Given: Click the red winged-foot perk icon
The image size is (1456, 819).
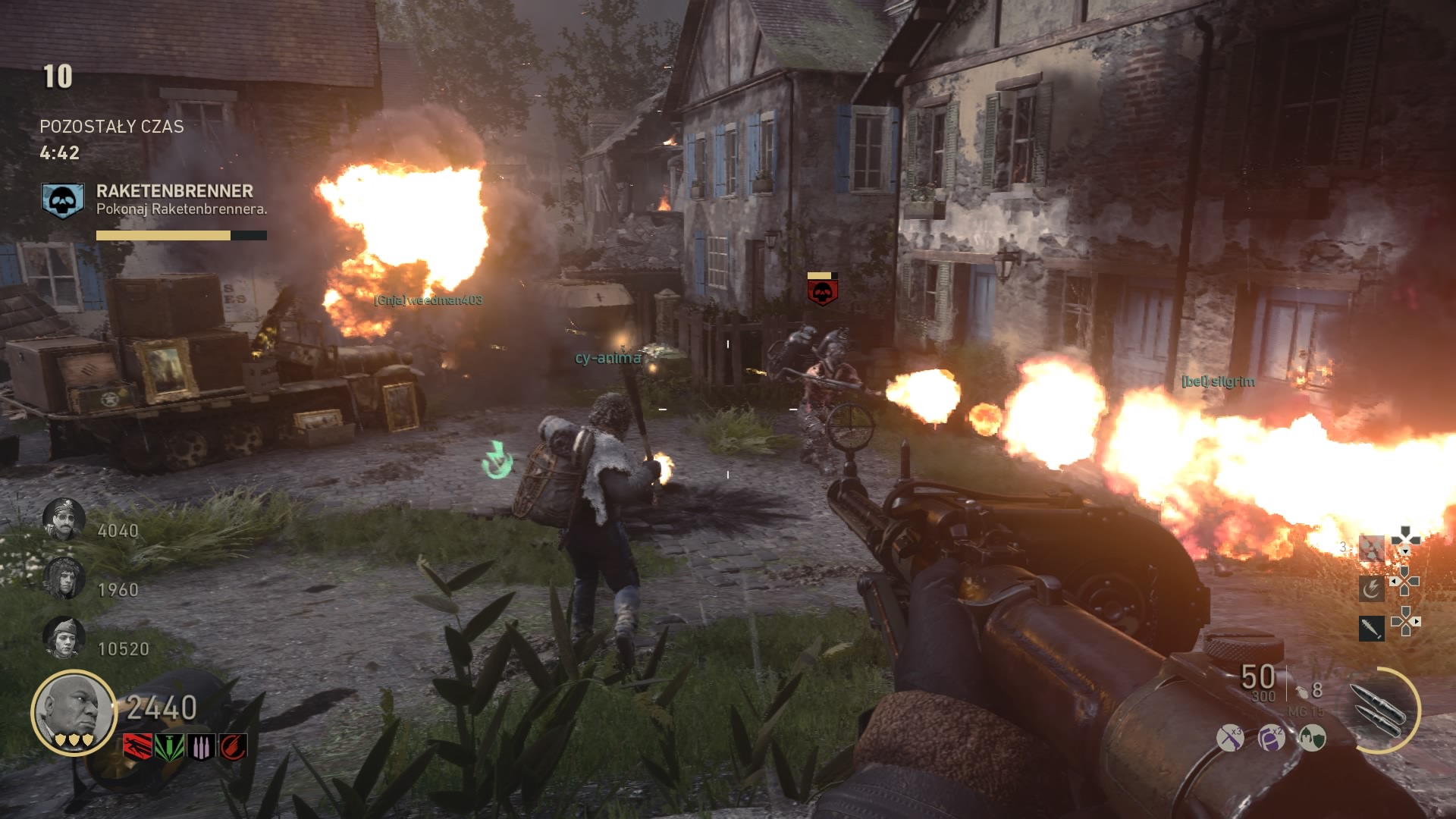Looking at the screenshot, I should pyautogui.click(x=233, y=747).
